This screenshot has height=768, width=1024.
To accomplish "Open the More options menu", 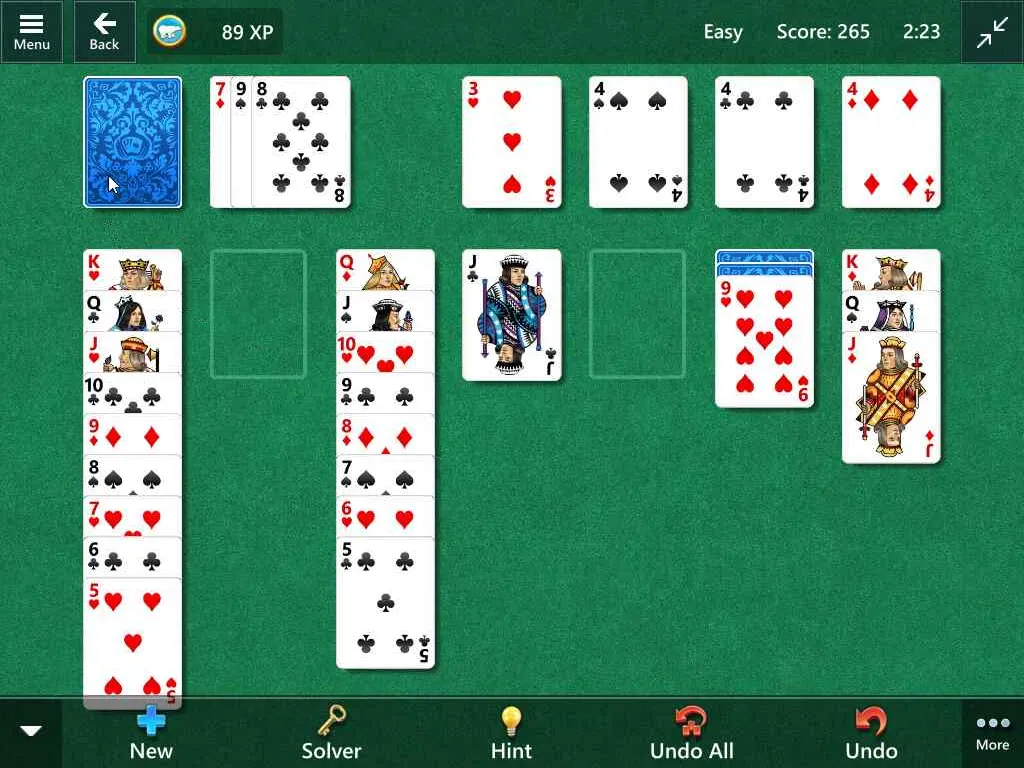I will coord(992,733).
